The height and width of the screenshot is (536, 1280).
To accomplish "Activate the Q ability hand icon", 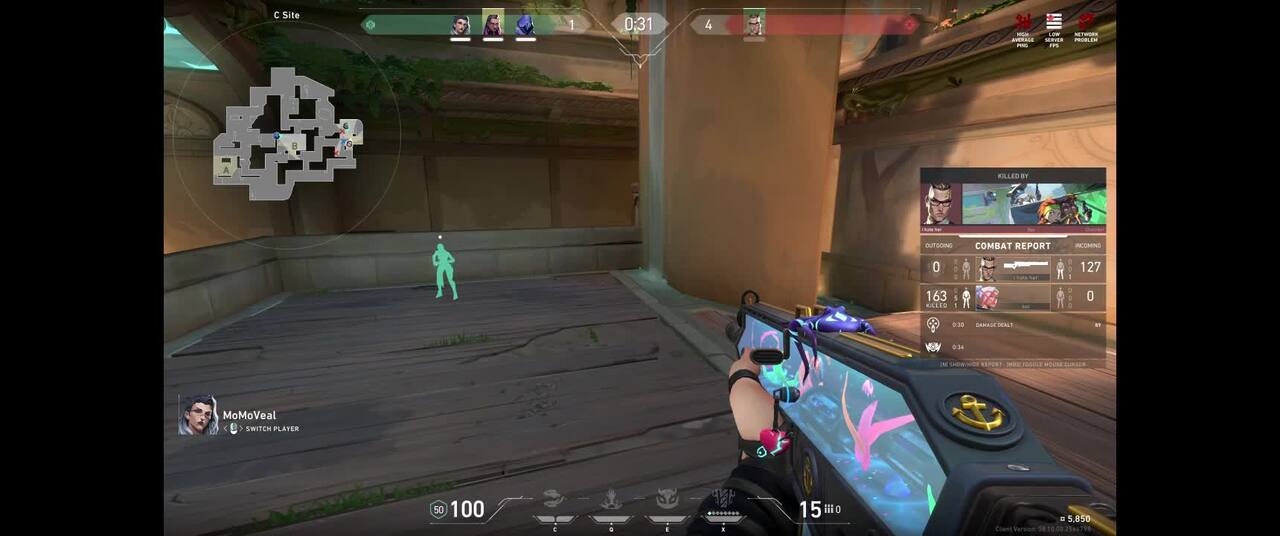I will pos(610,499).
